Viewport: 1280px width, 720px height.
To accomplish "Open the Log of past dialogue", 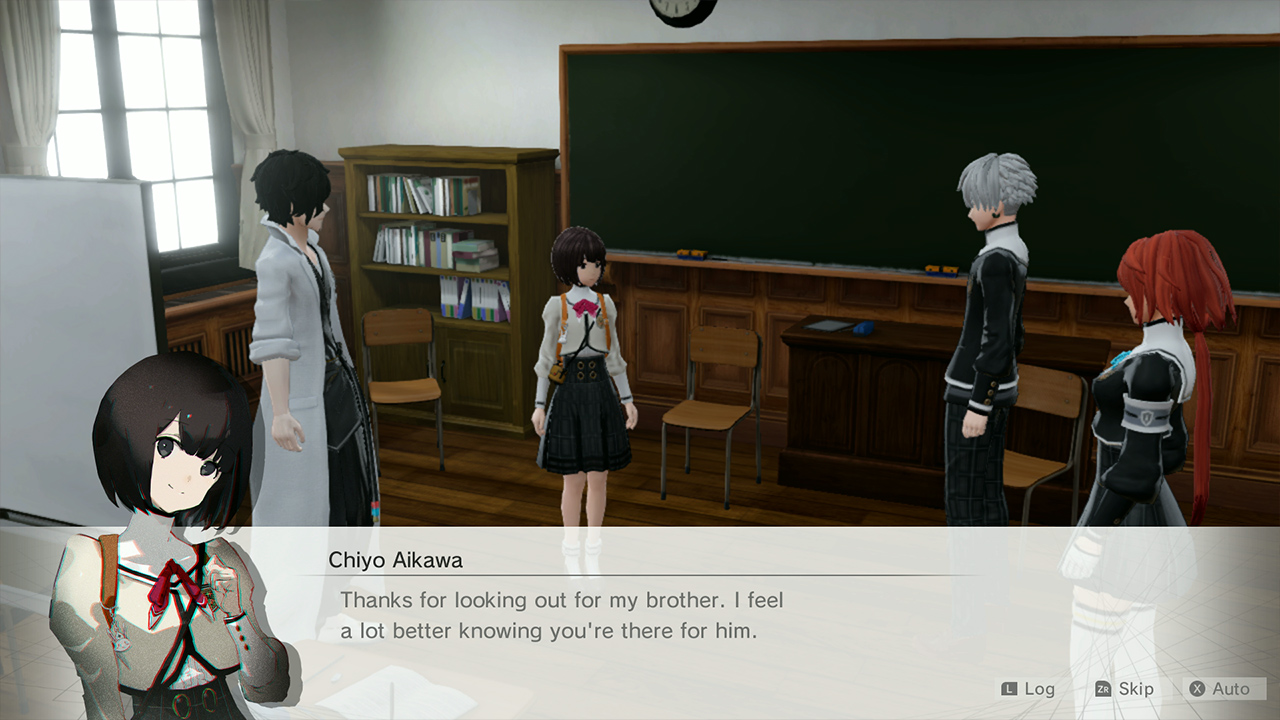I will pyautogui.click(x=1038, y=689).
